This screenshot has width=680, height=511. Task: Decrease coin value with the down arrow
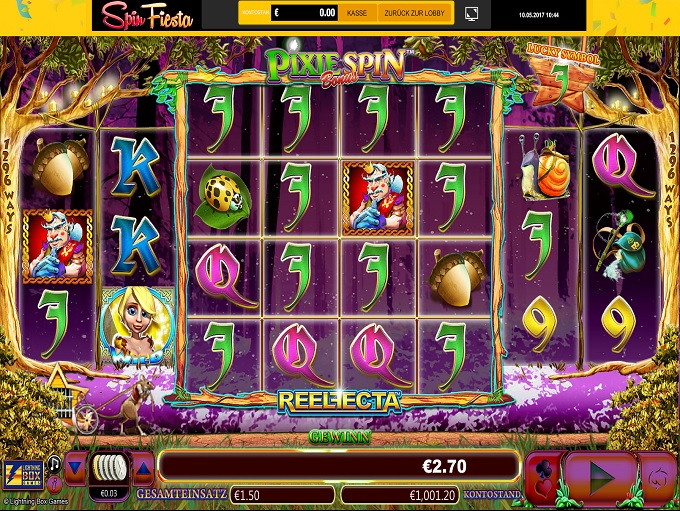76,466
